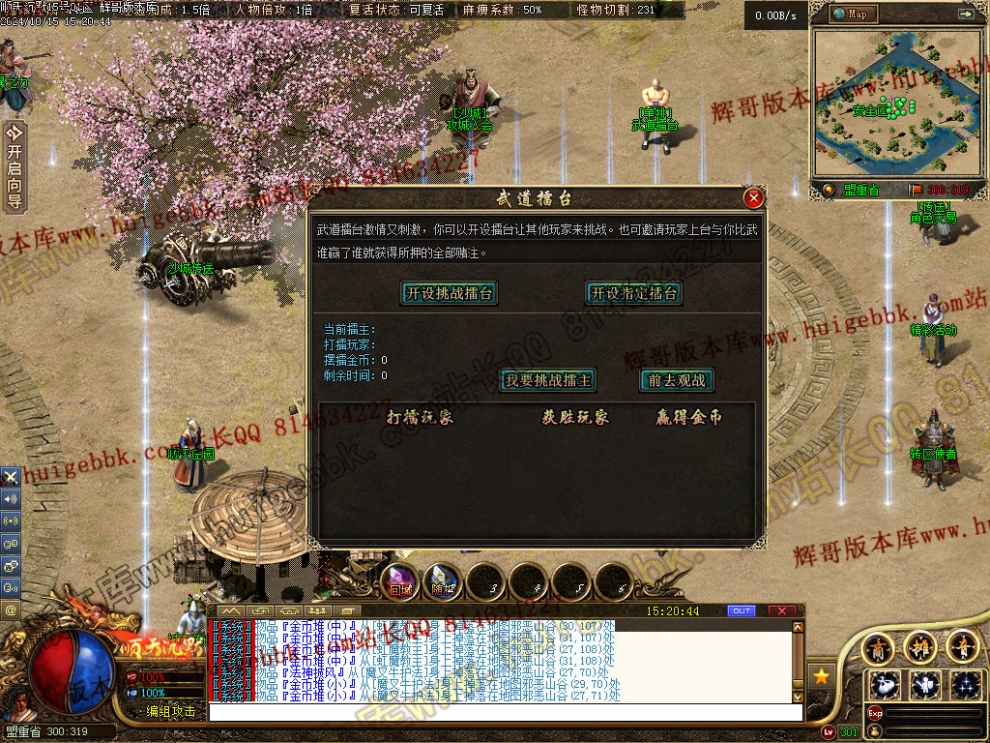Click the gold star icon beside chat
This screenshot has width=990, height=743.
(x=821, y=677)
